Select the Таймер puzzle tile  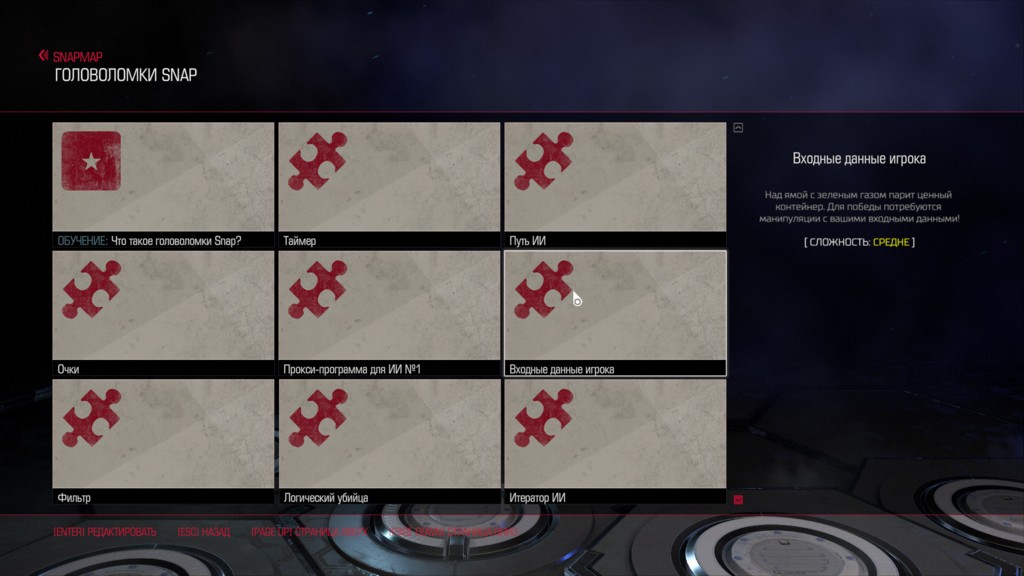point(389,185)
